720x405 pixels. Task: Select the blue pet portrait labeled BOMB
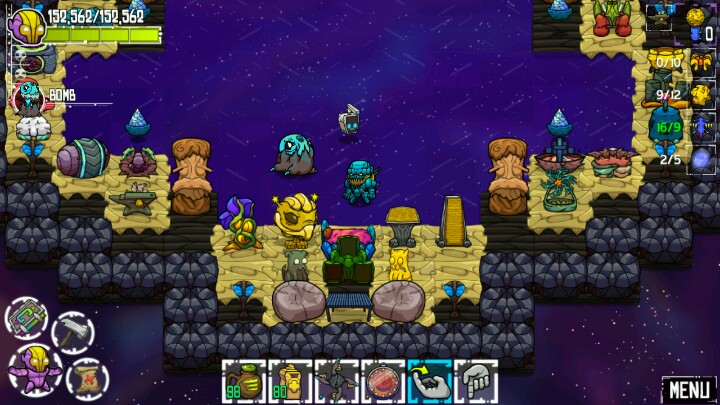pyautogui.click(x=30, y=97)
